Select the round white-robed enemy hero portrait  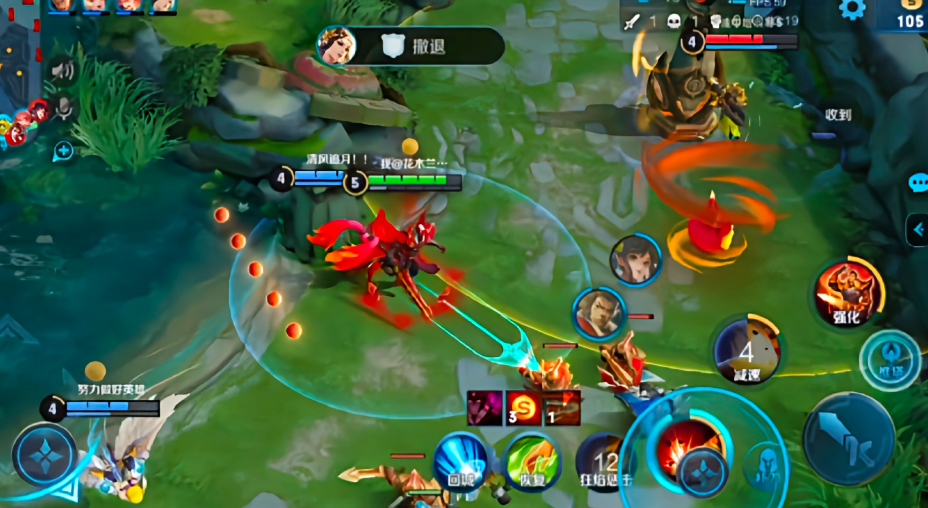635,259
